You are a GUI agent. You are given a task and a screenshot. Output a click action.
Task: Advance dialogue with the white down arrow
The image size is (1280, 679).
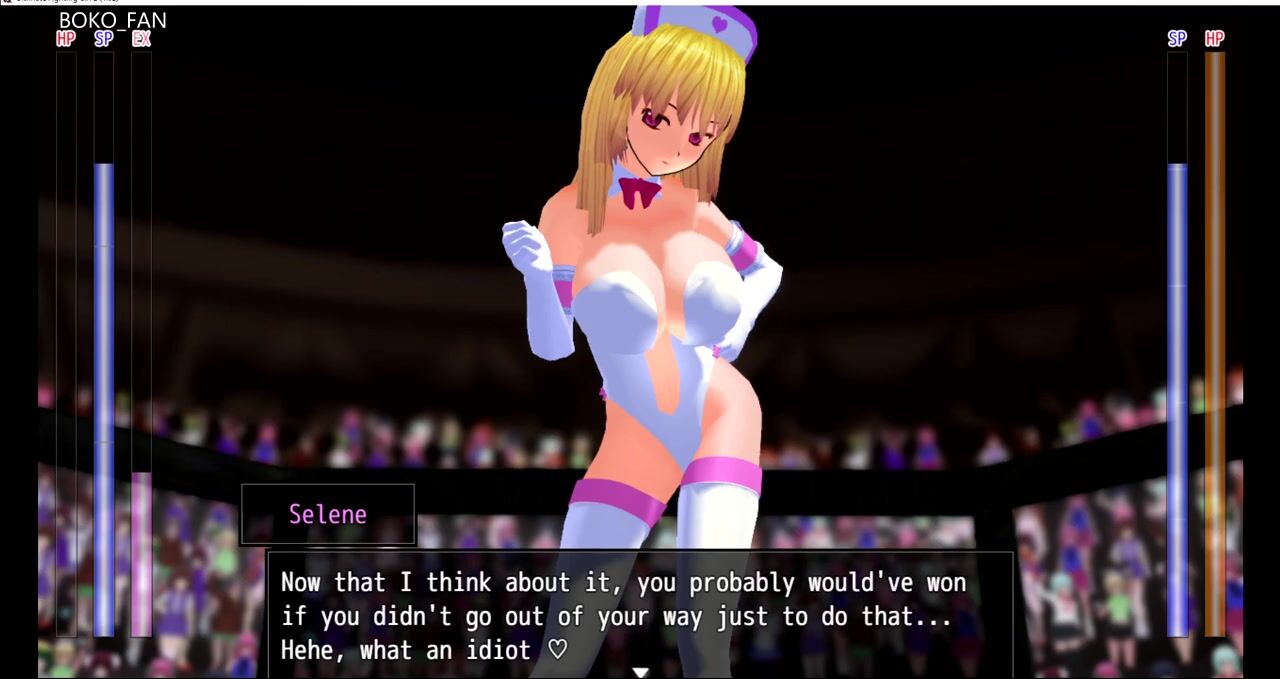[x=640, y=672]
